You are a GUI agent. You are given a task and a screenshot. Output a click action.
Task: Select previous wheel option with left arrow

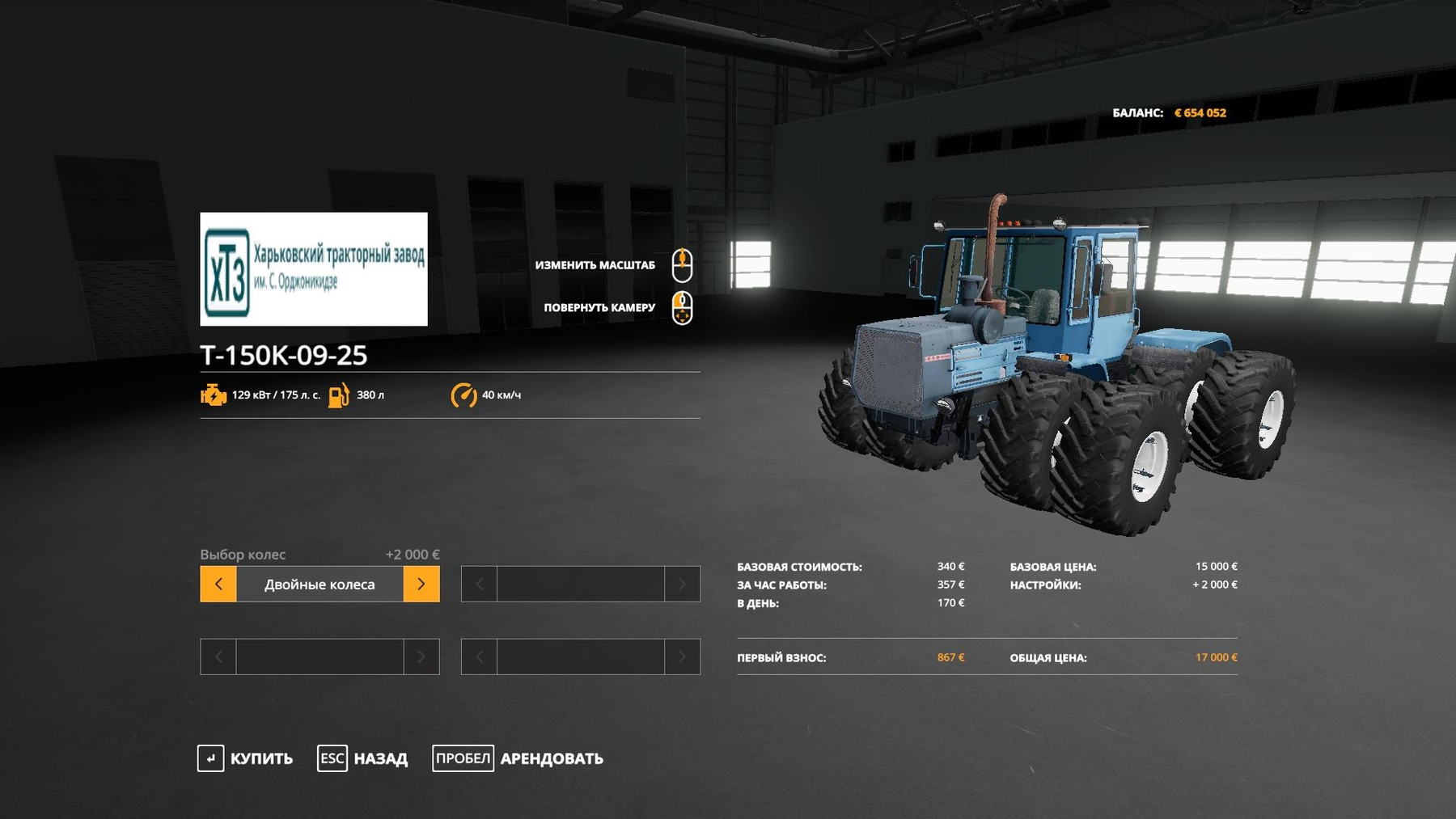click(x=218, y=584)
